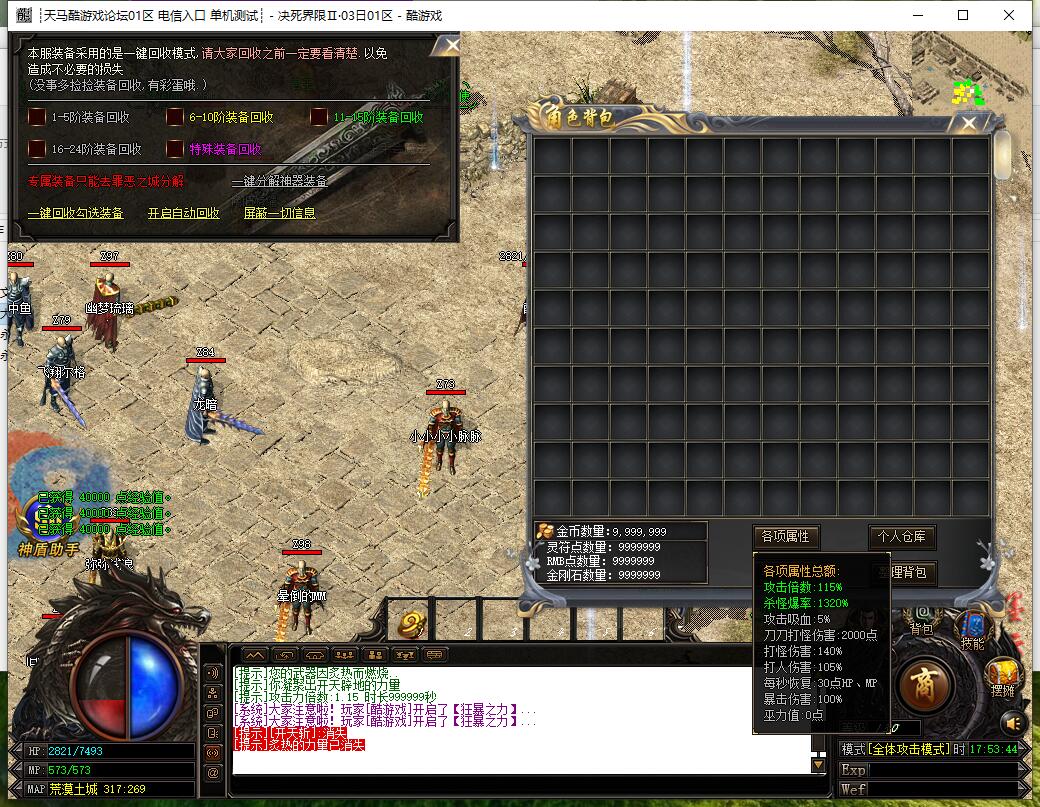This screenshot has width=1040, height=807.
Task: Open the 技能 skills icon
Action: pos(971,626)
